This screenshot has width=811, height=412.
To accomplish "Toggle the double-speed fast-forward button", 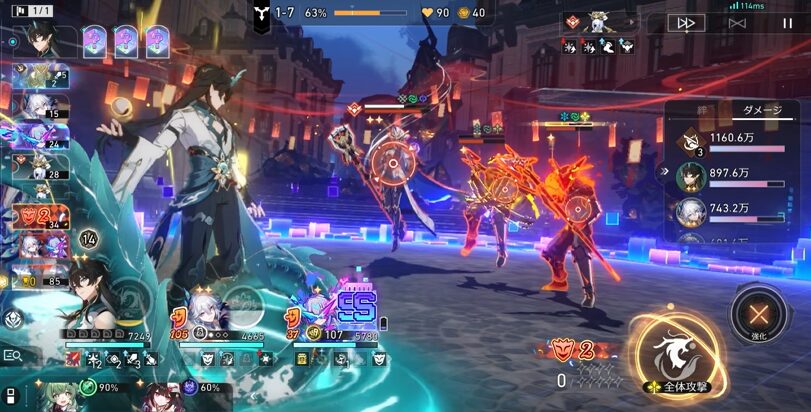I will (686, 23).
